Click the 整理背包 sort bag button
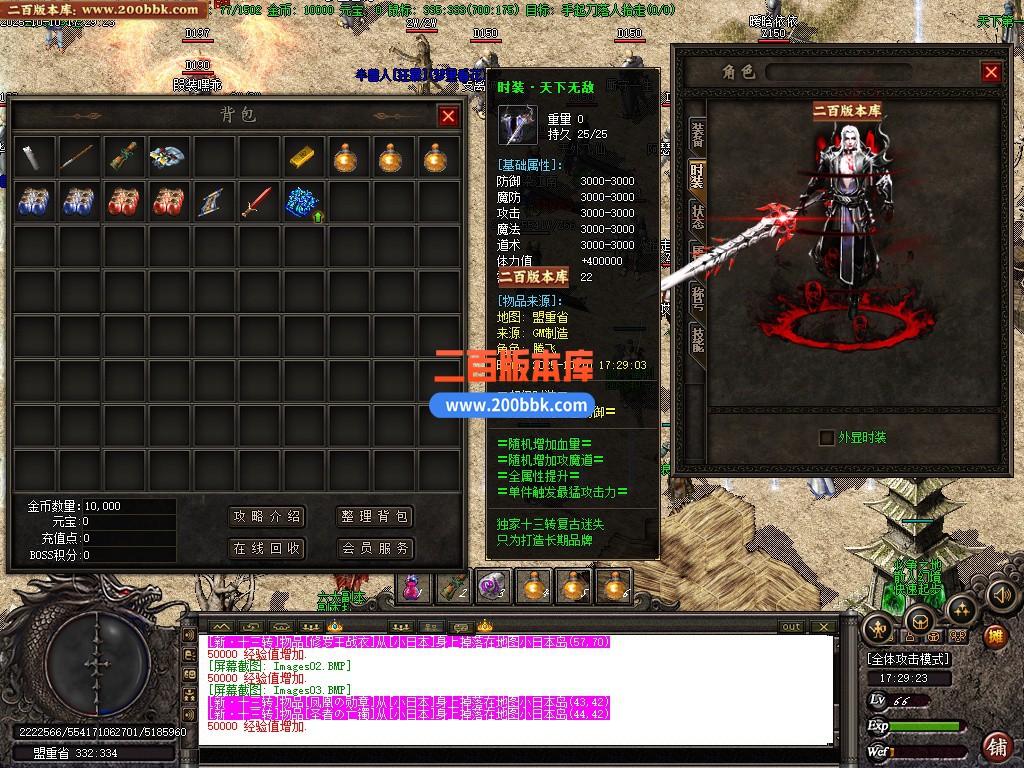This screenshot has width=1024, height=768. tap(375, 517)
